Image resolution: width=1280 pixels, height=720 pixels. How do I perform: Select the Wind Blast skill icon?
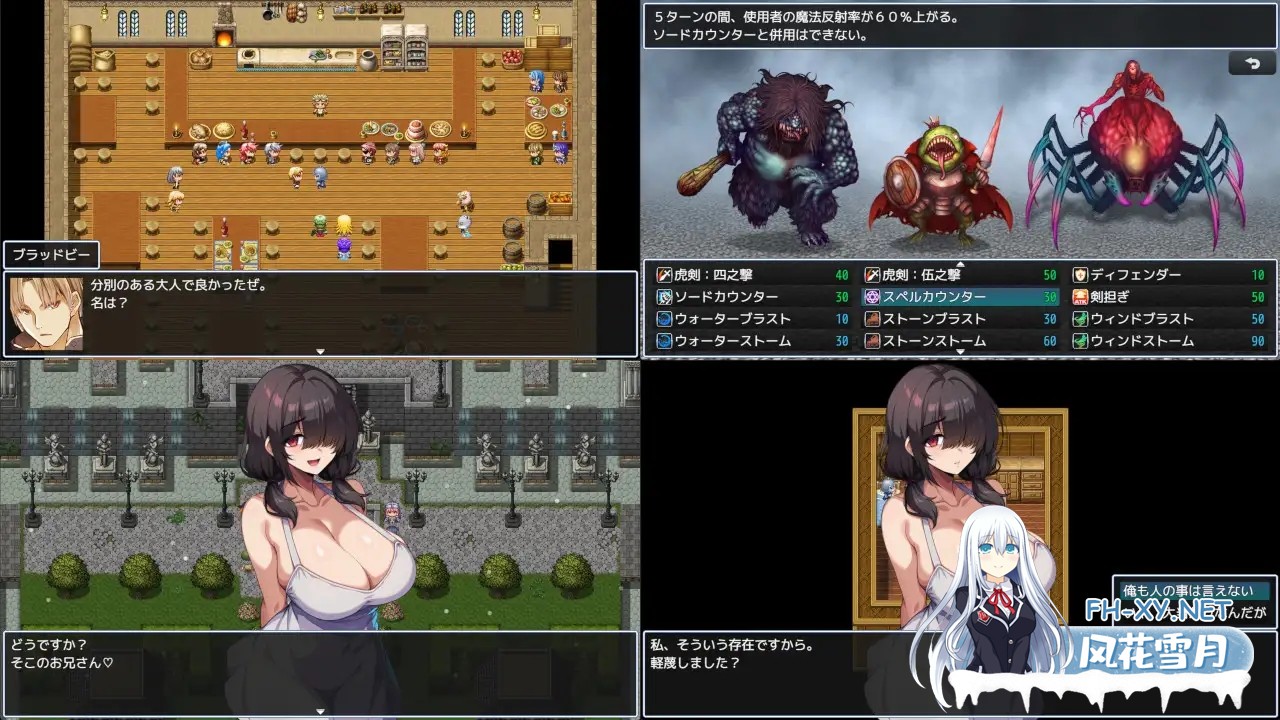(1078, 318)
